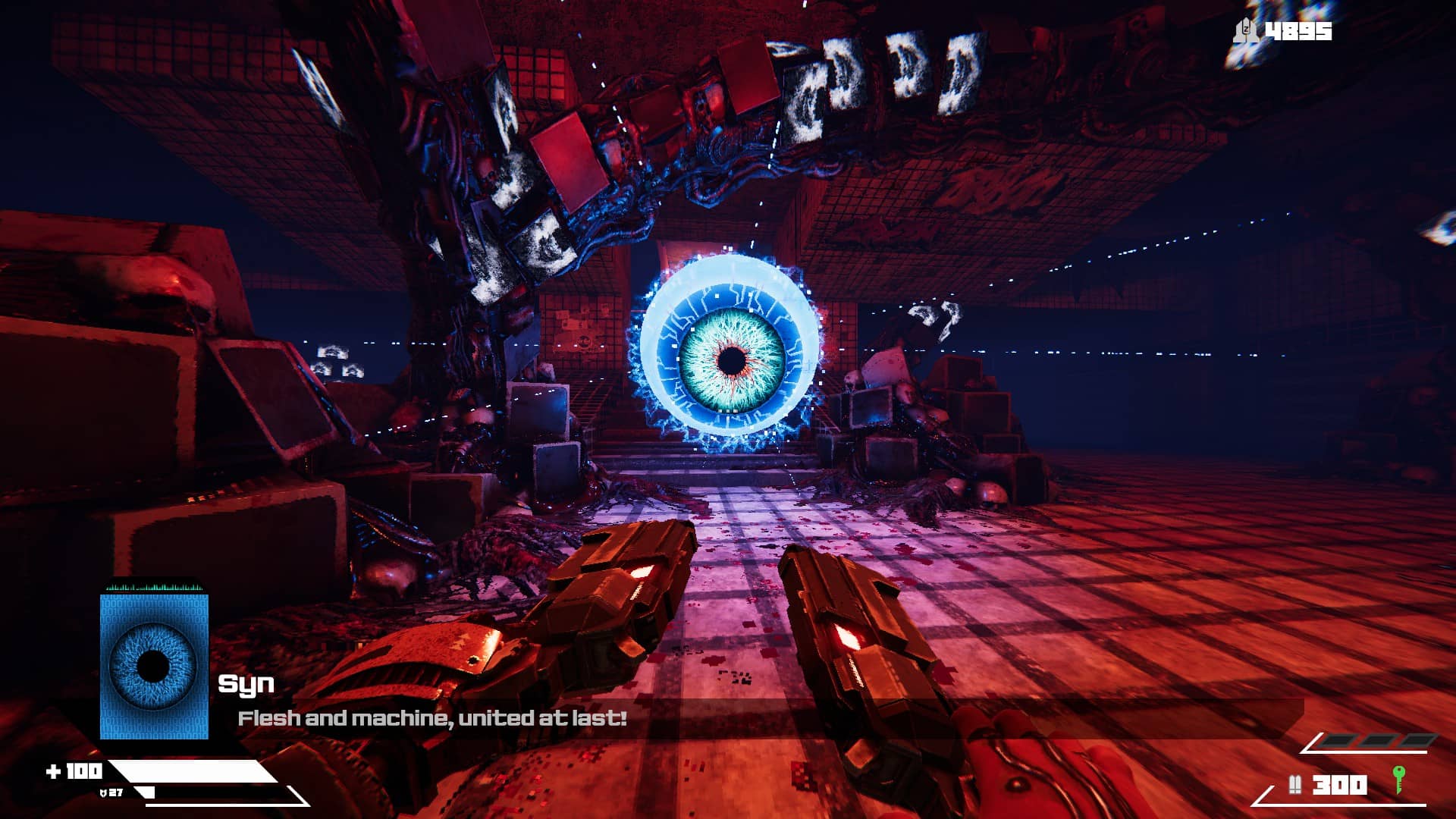Select the shield armor icon beside 27
This screenshot has width=1456, height=819.
pyautogui.click(x=104, y=792)
